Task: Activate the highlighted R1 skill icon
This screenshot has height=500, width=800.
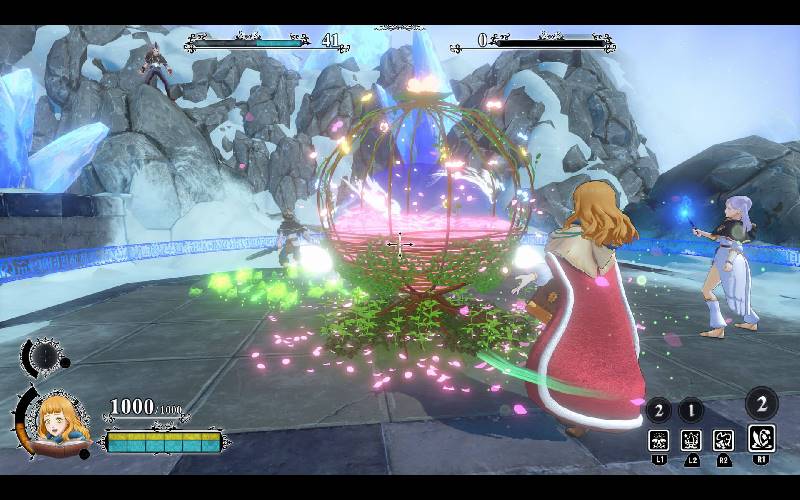Action: click(761, 438)
